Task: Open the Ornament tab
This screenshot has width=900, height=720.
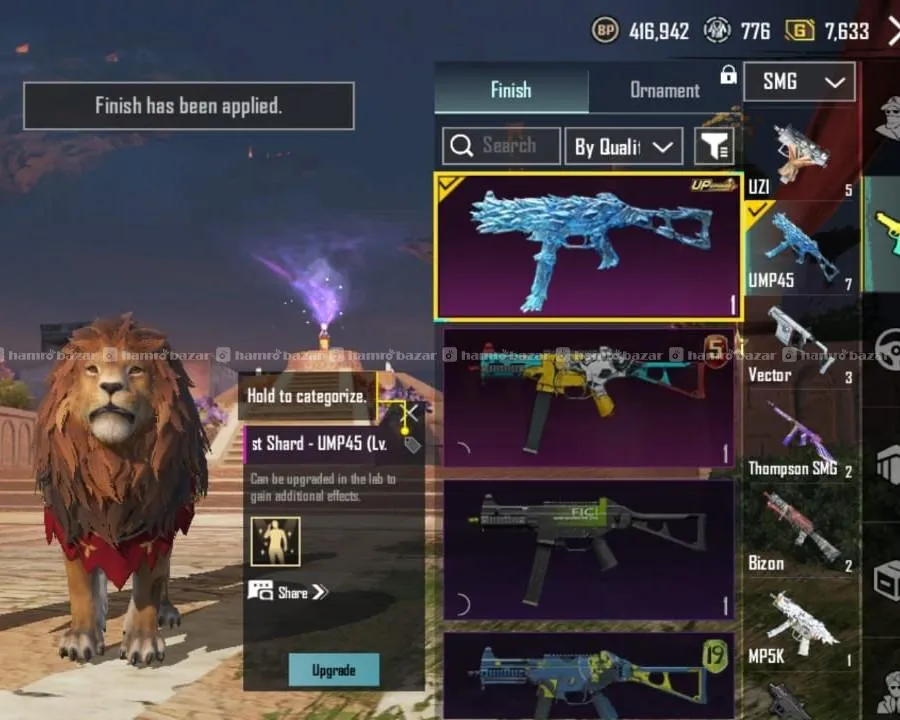Action: coord(664,90)
